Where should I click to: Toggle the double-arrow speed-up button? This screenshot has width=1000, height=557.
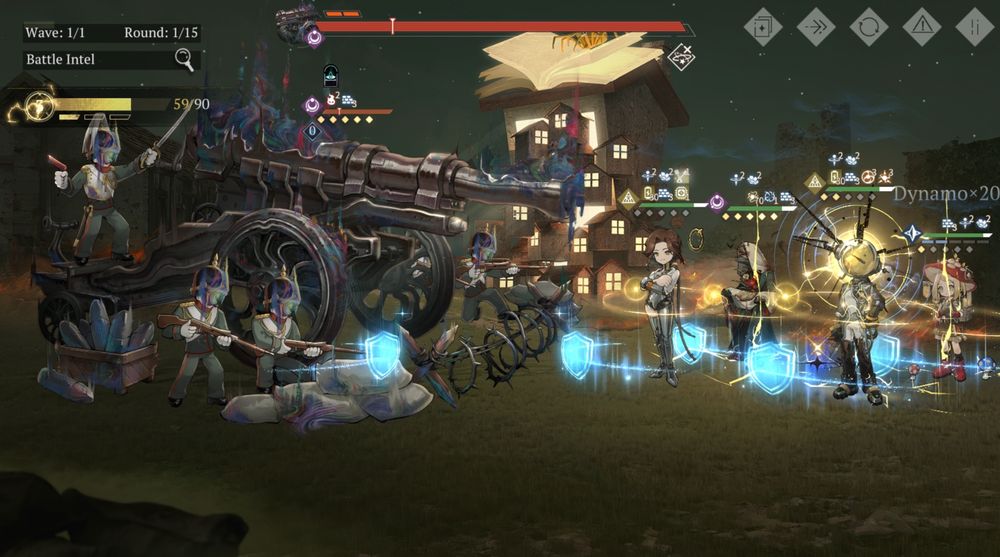pyautogui.click(x=816, y=27)
